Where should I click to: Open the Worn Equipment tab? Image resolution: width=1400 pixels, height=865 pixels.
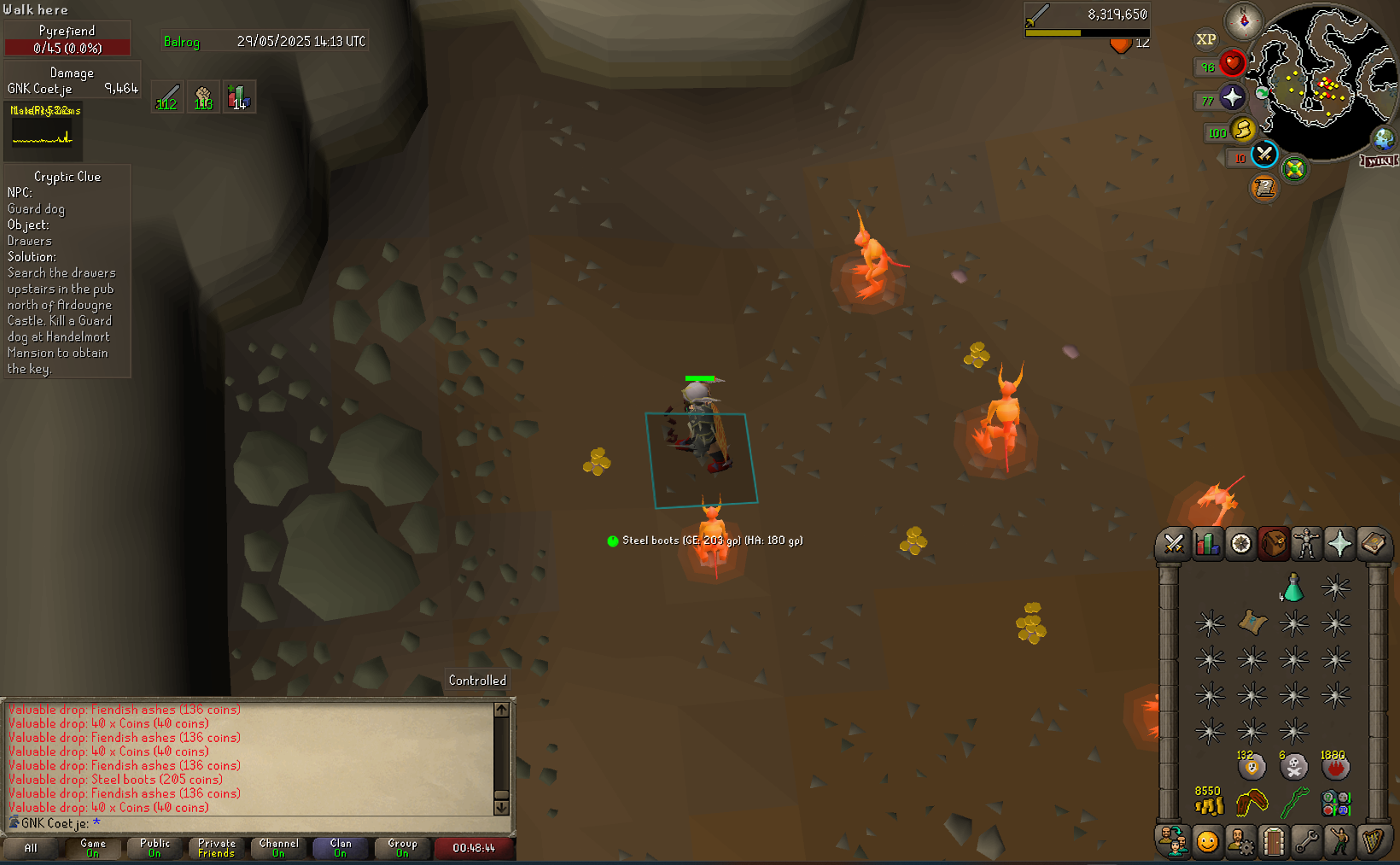(1306, 544)
